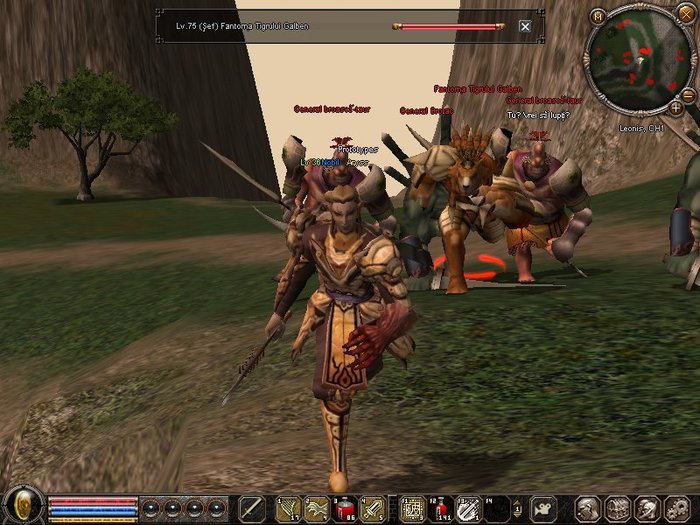This screenshot has width=700, height=525.
Task: Activate the sword skill in quickslot 4
Action: (x=373, y=508)
